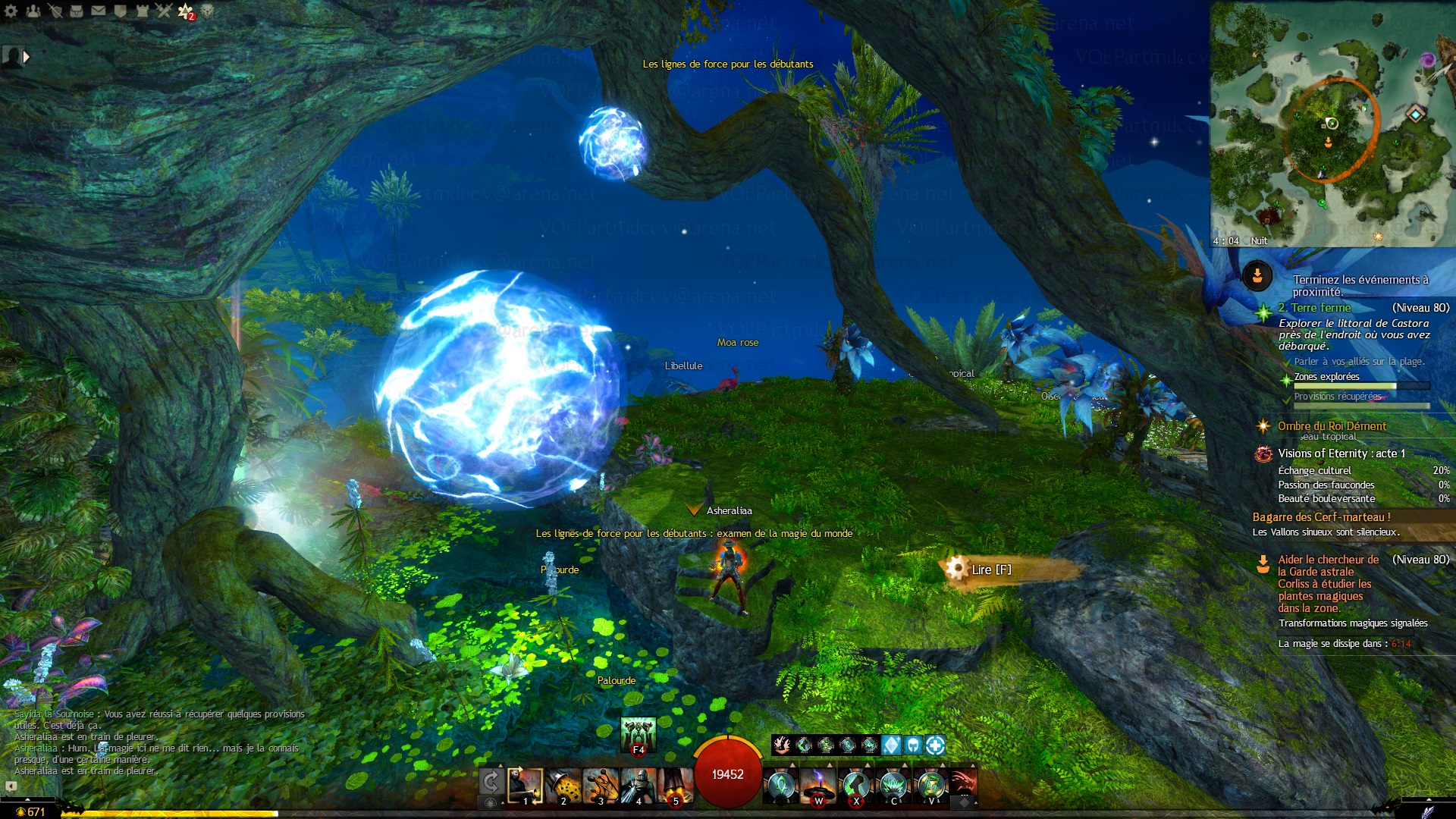Expand the party portrait arrow
The height and width of the screenshot is (819, 1456).
(x=27, y=56)
